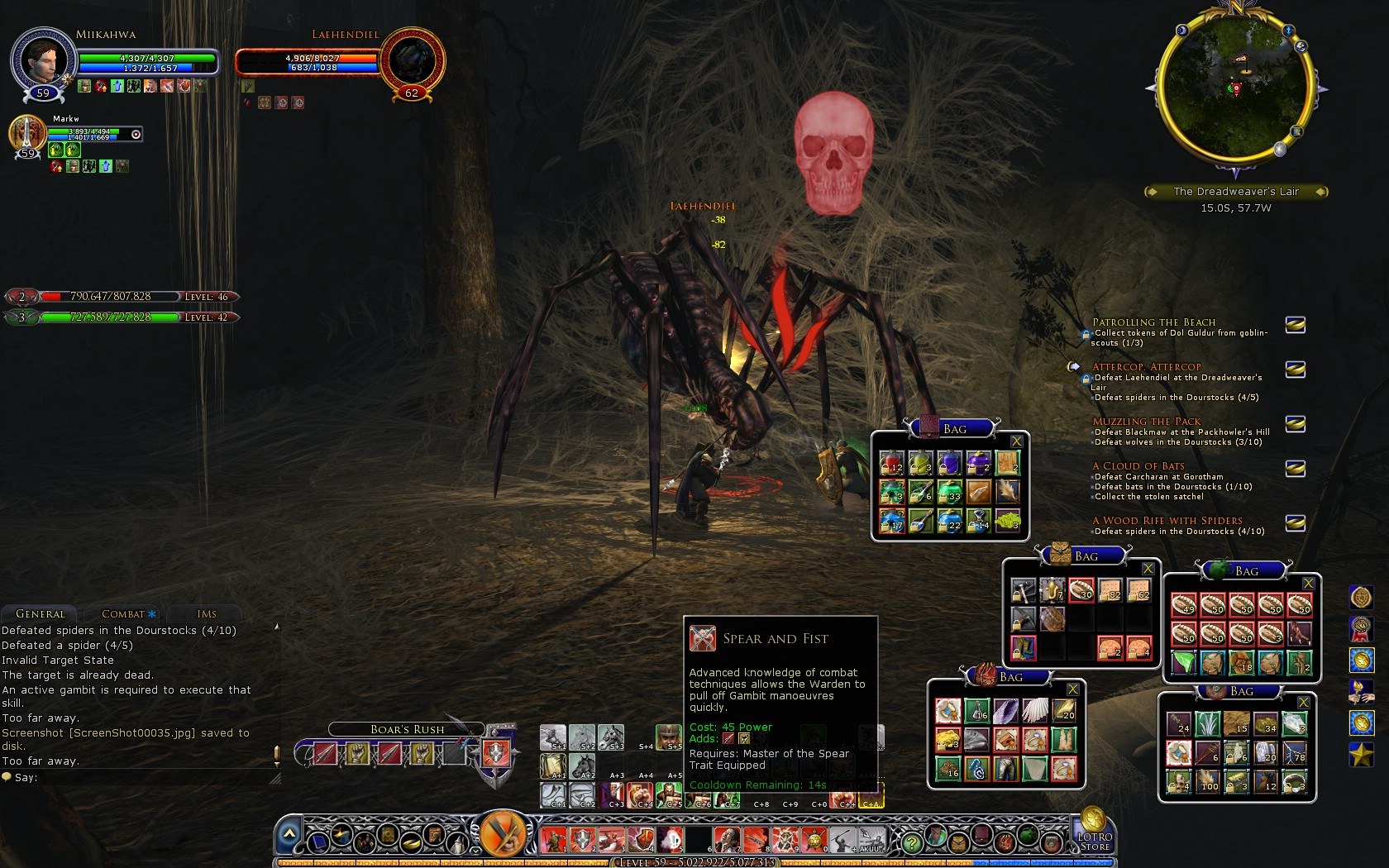This screenshot has width=1389, height=868.
Task: Click the circular minimap
Action: tap(1235, 87)
